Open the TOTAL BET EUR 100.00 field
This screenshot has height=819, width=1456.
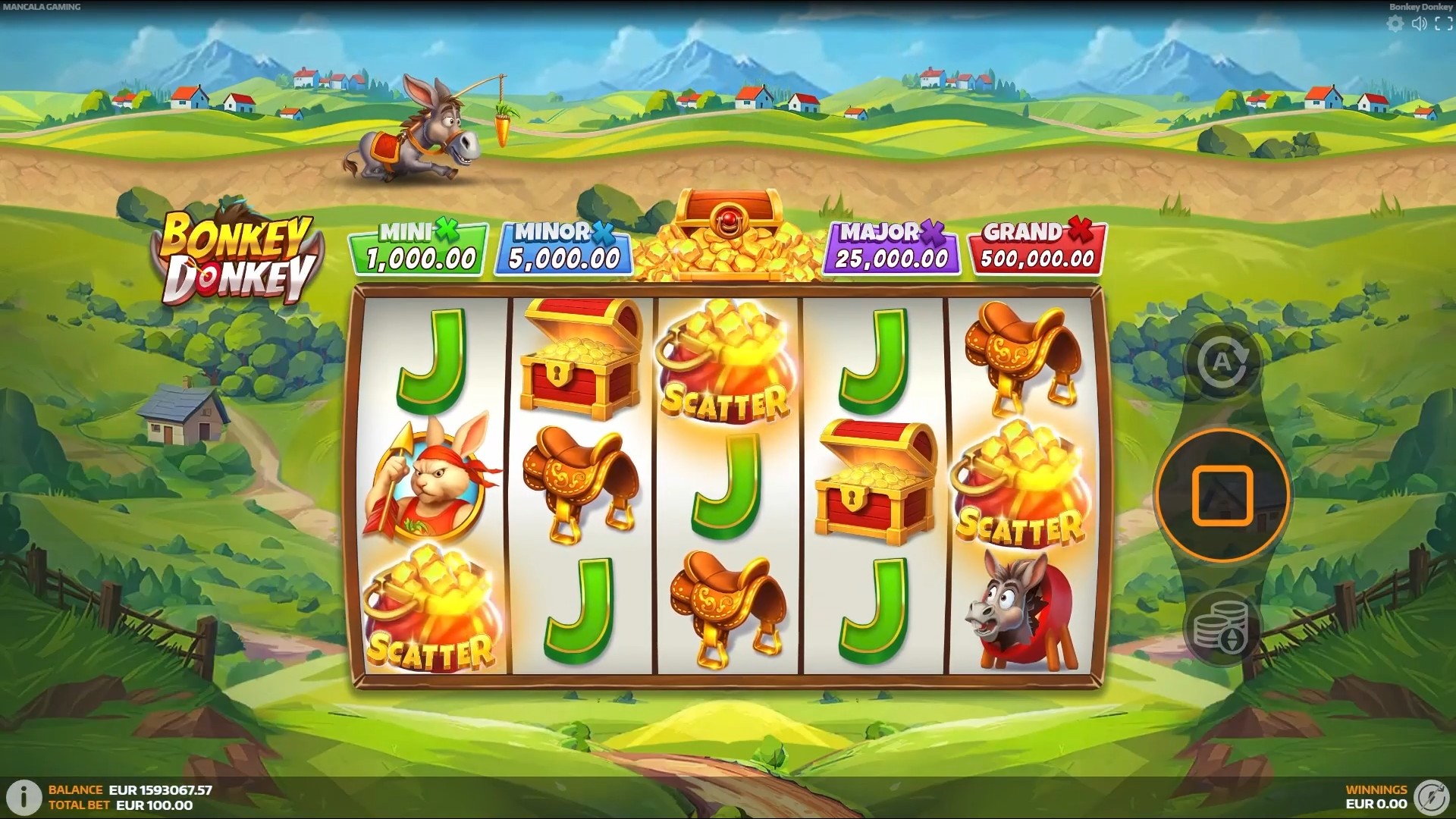pyautogui.click(x=121, y=806)
